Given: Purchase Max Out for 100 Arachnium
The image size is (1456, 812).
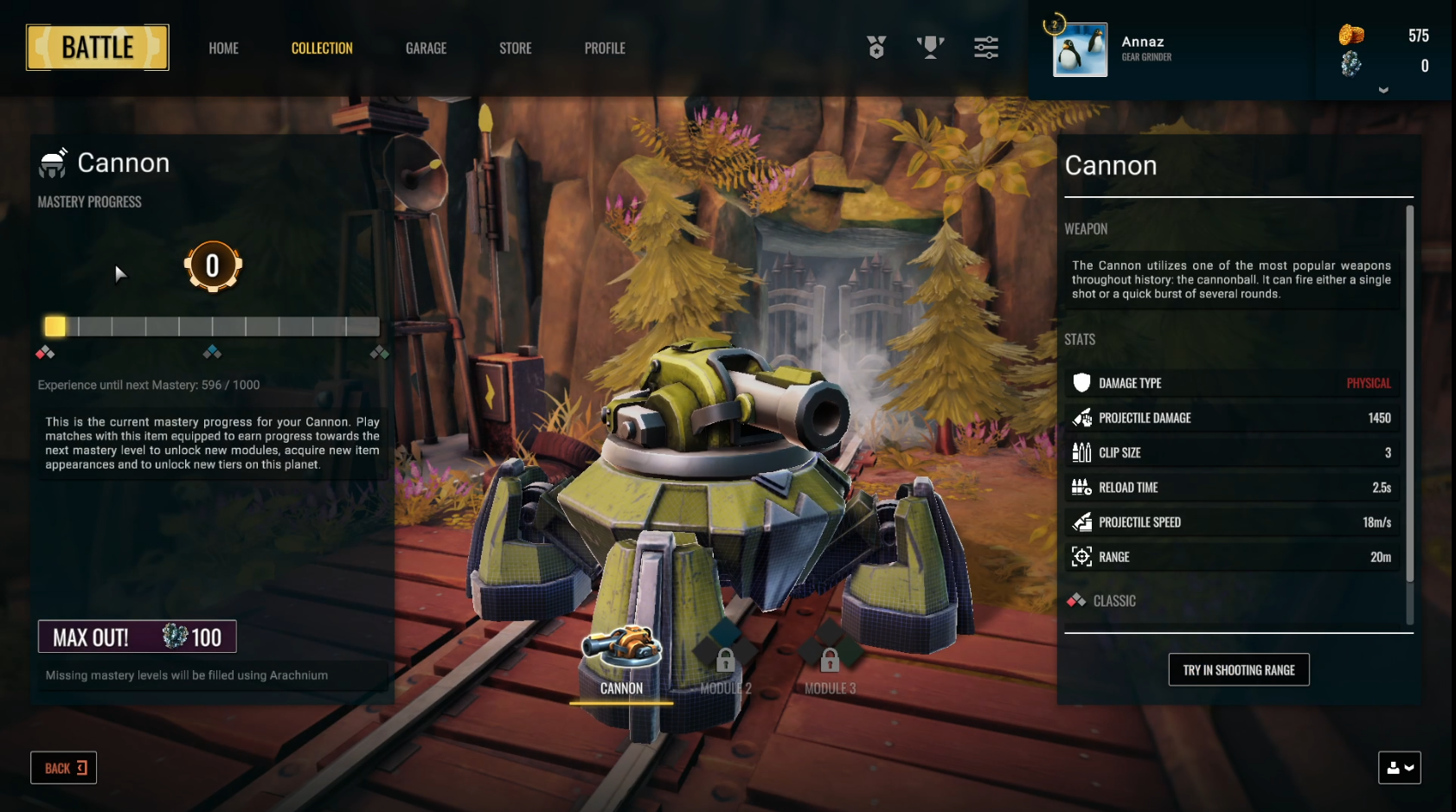Looking at the screenshot, I should coord(138,637).
